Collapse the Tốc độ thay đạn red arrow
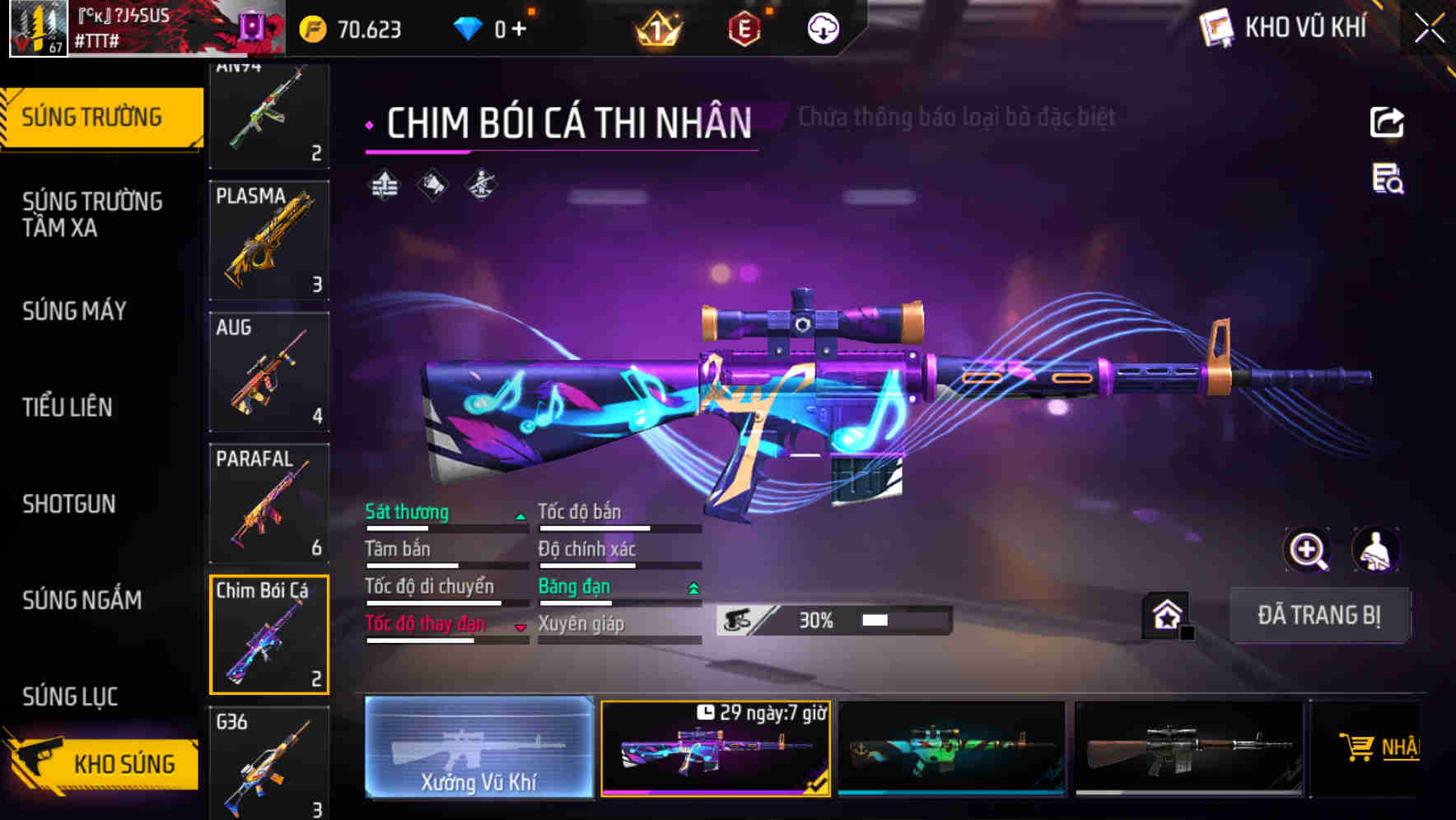 coord(520,627)
